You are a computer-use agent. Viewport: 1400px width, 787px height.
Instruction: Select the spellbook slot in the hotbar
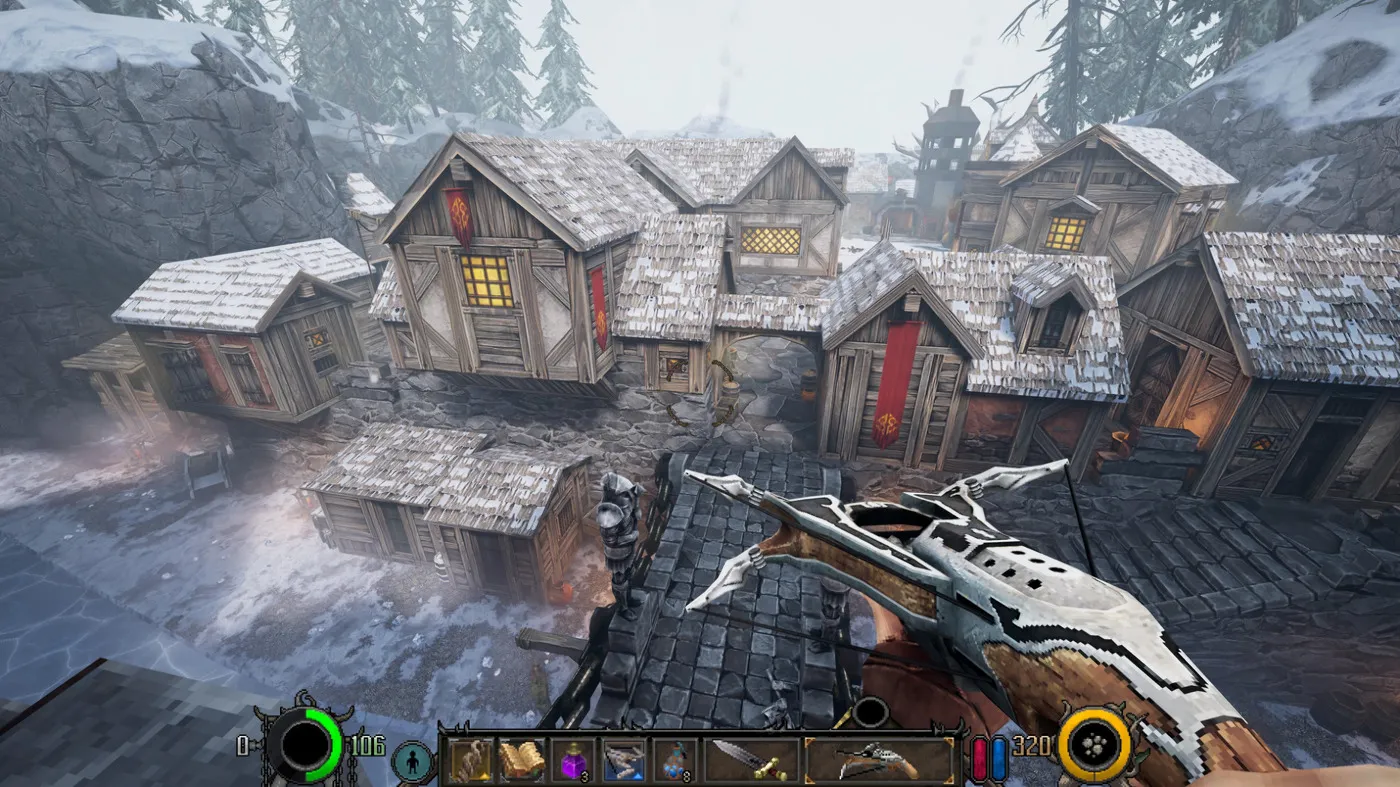521,761
